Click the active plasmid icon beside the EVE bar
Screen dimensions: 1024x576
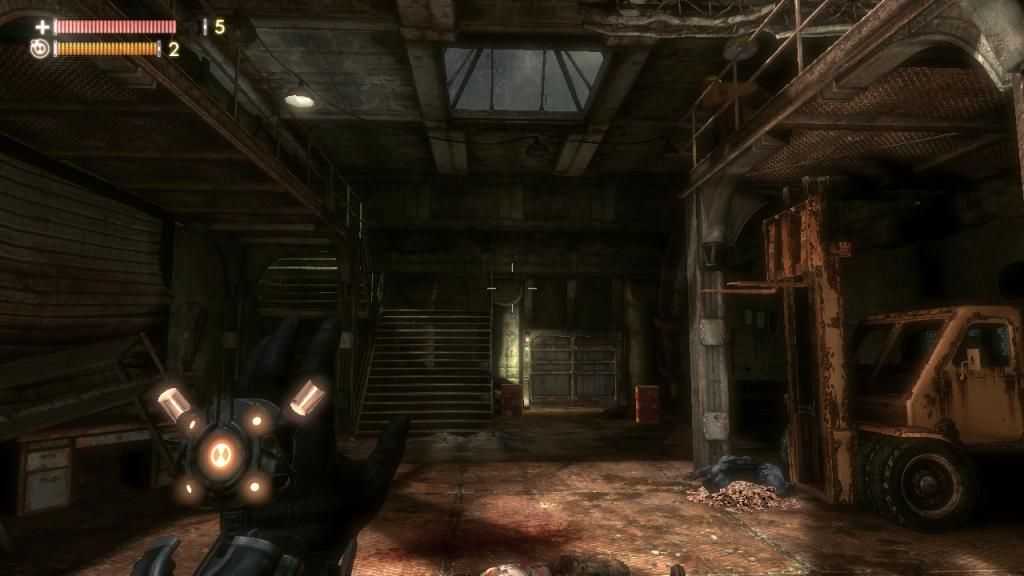[39, 49]
